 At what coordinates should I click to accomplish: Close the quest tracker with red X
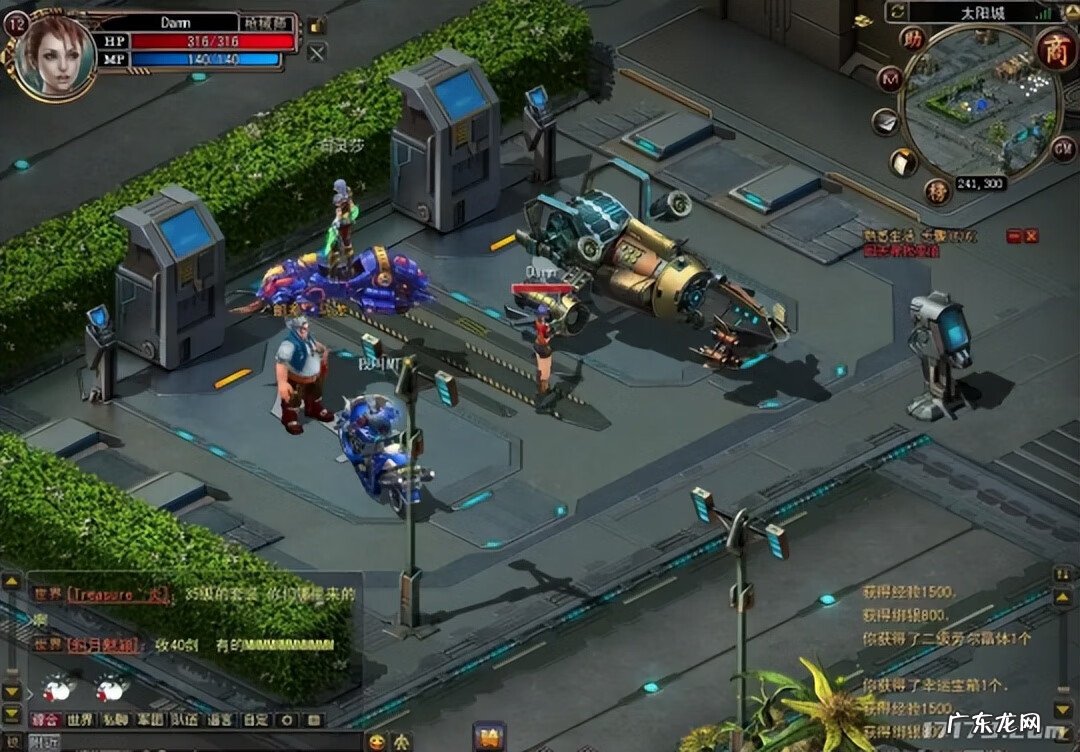click(x=1031, y=236)
